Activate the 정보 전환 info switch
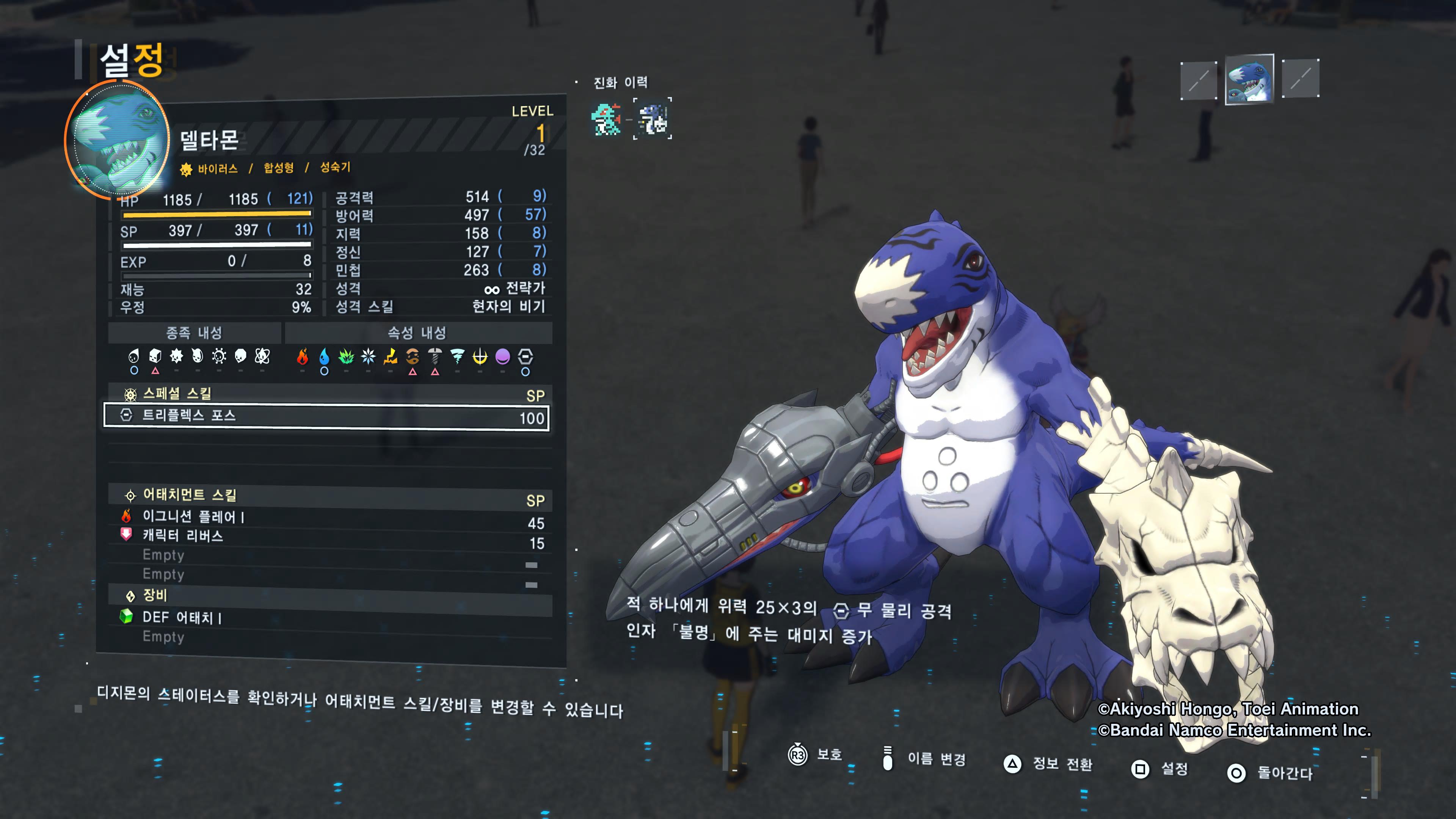 tap(1049, 764)
